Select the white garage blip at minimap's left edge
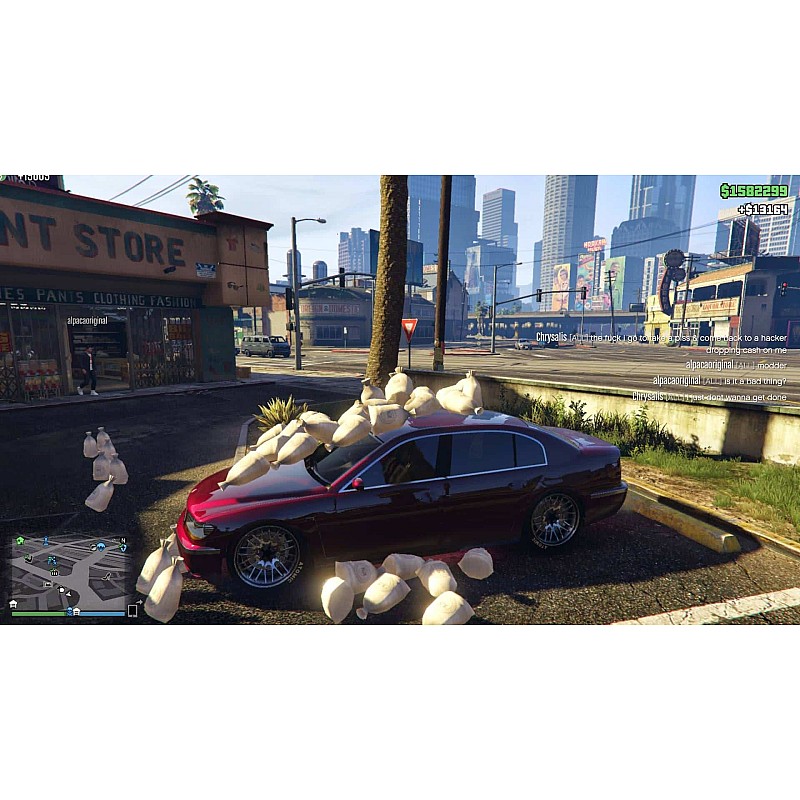The height and width of the screenshot is (800, 800). pyautogui.click(x=13, y=604)
